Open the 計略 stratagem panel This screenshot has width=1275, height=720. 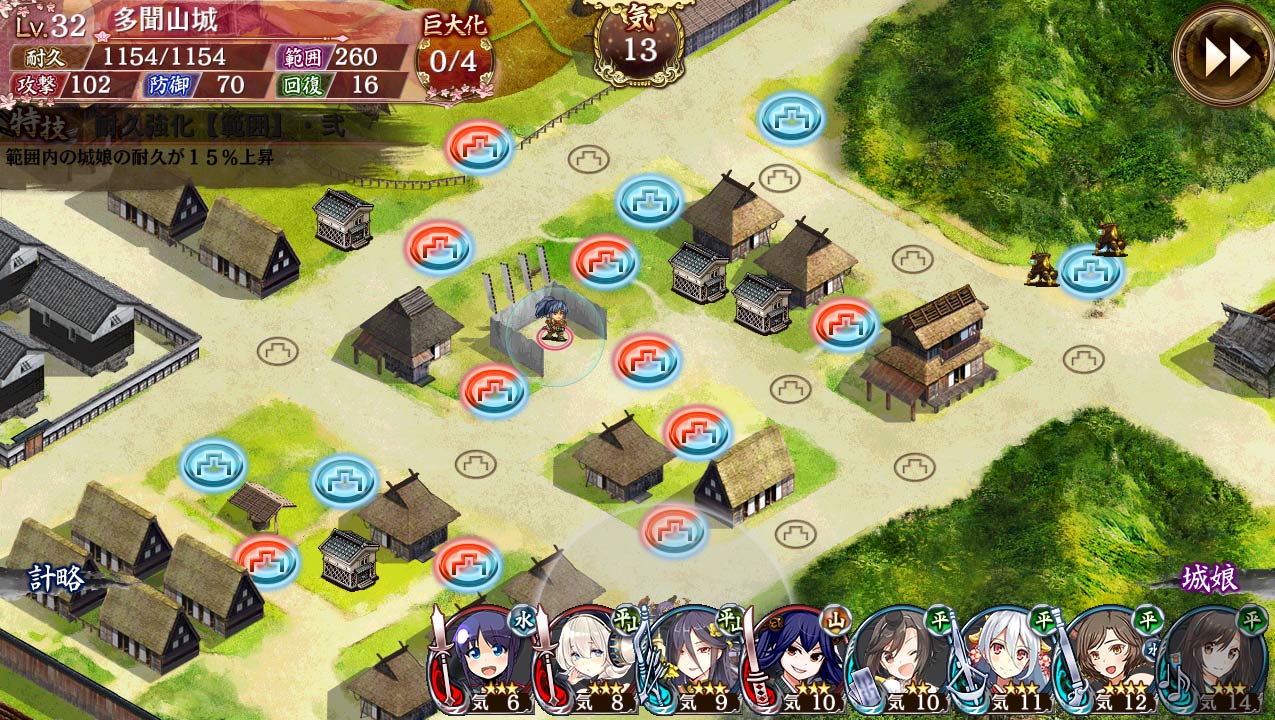tap(55, 580)
